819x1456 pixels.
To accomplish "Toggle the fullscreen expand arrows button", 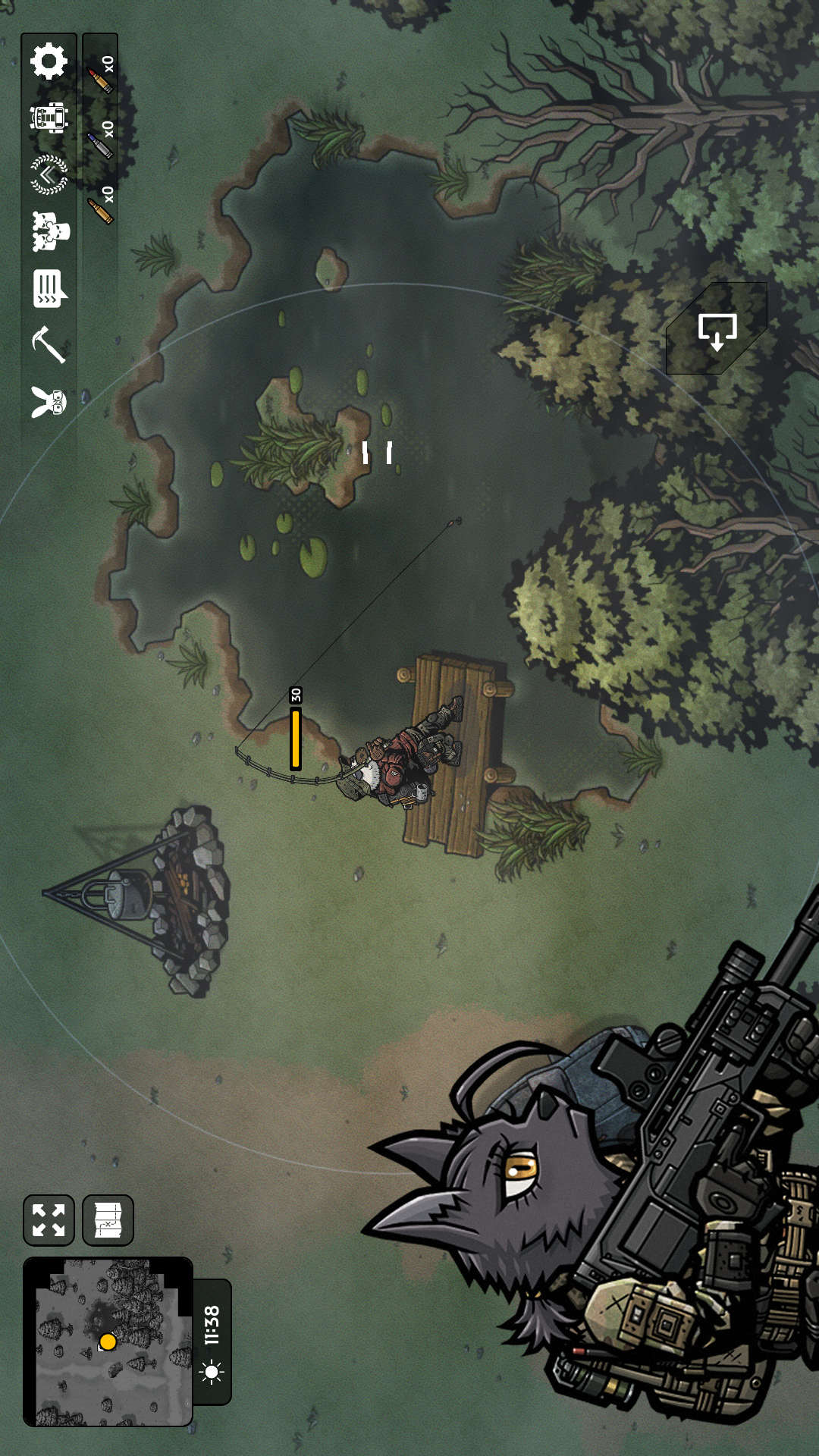I will 49,1220.
